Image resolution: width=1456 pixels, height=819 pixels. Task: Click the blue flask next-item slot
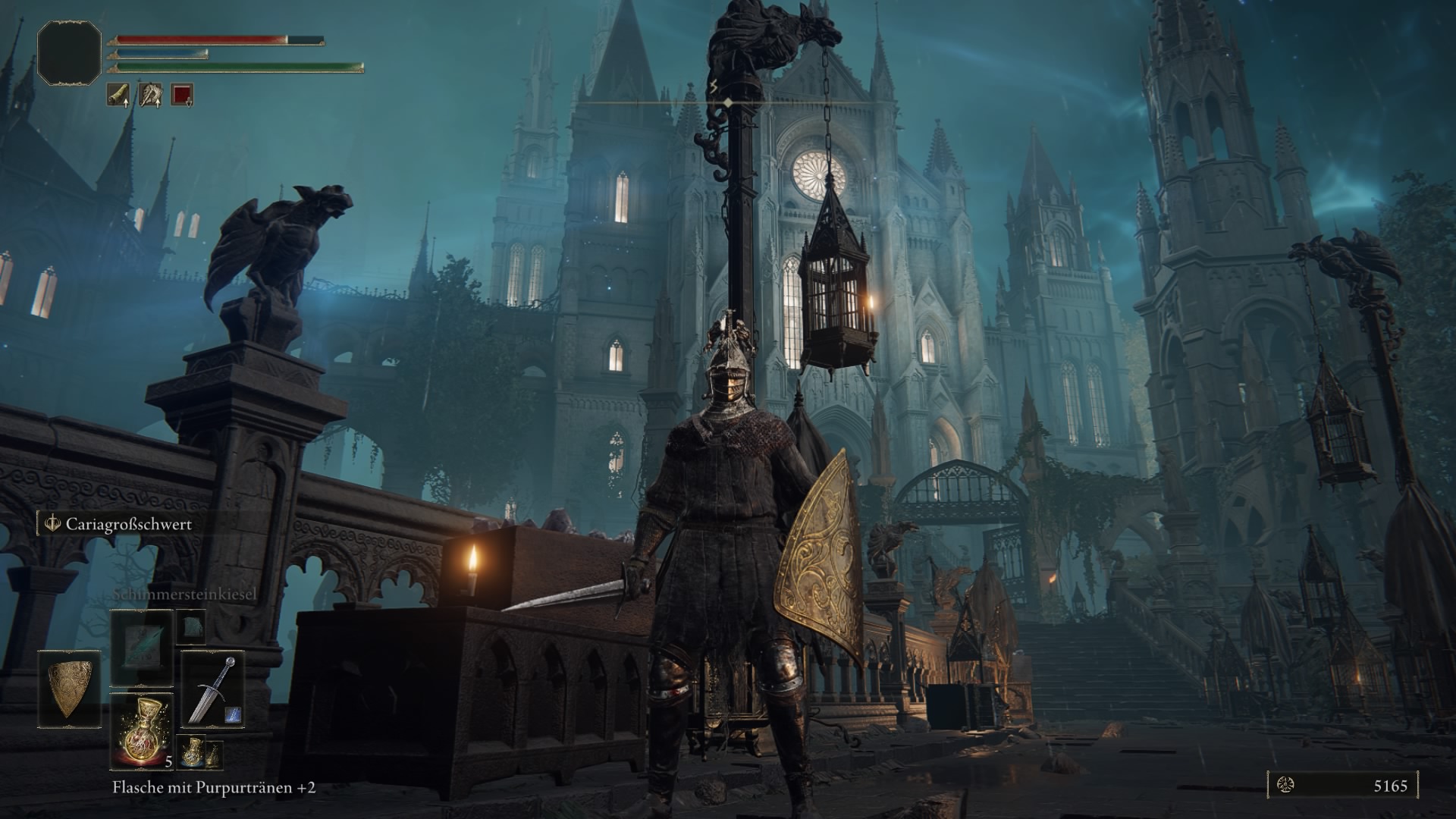click(193, 751)
